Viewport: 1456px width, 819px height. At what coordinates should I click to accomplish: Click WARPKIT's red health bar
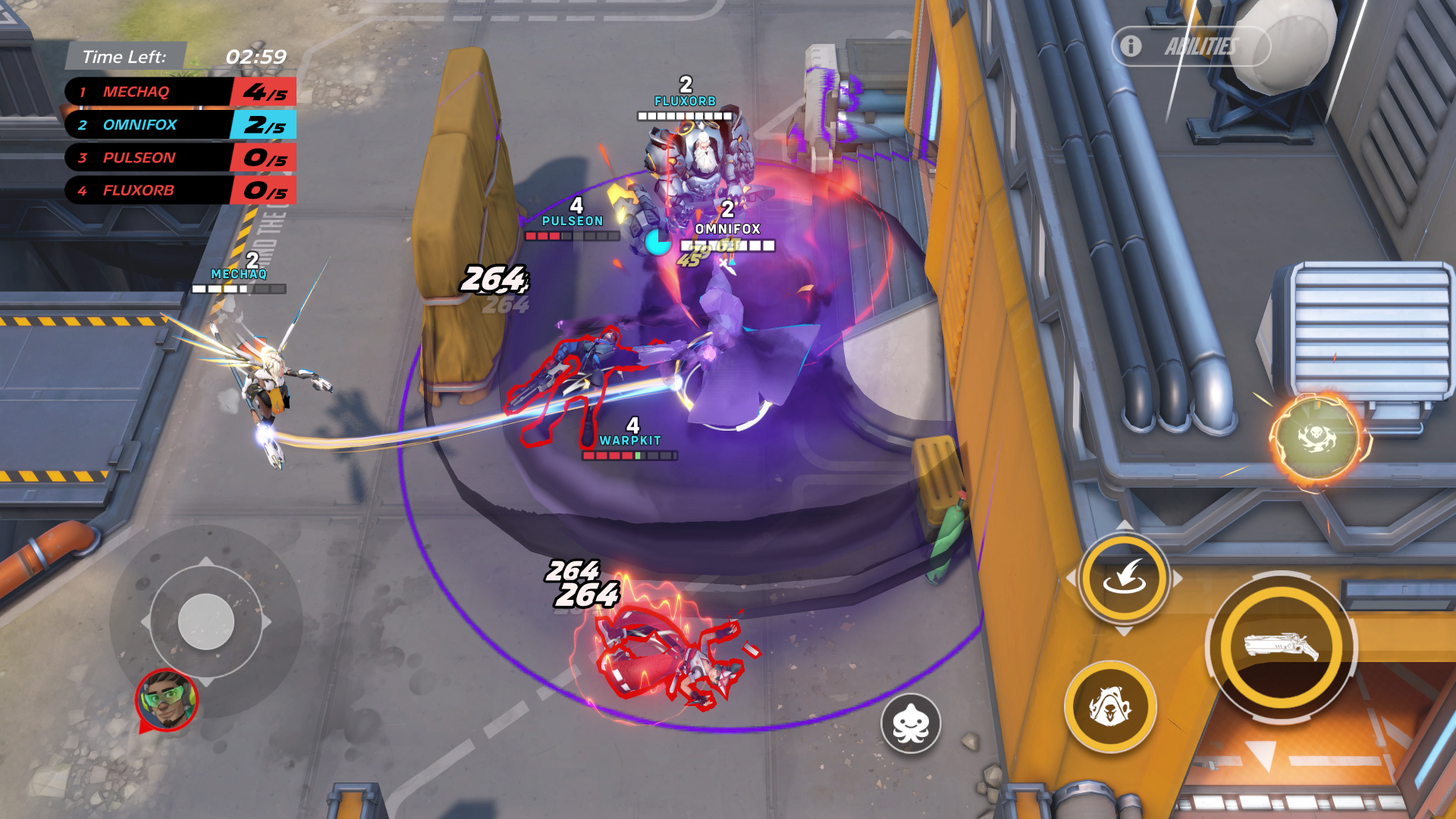[x=629, y=457]
